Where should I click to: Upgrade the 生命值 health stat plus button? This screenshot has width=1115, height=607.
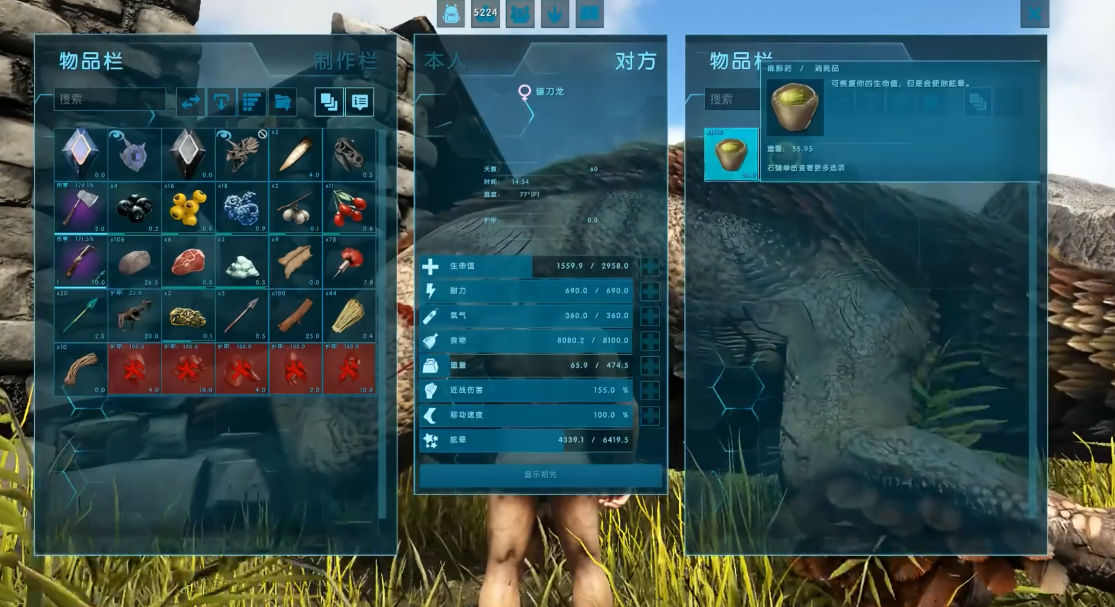coord(650,267)
